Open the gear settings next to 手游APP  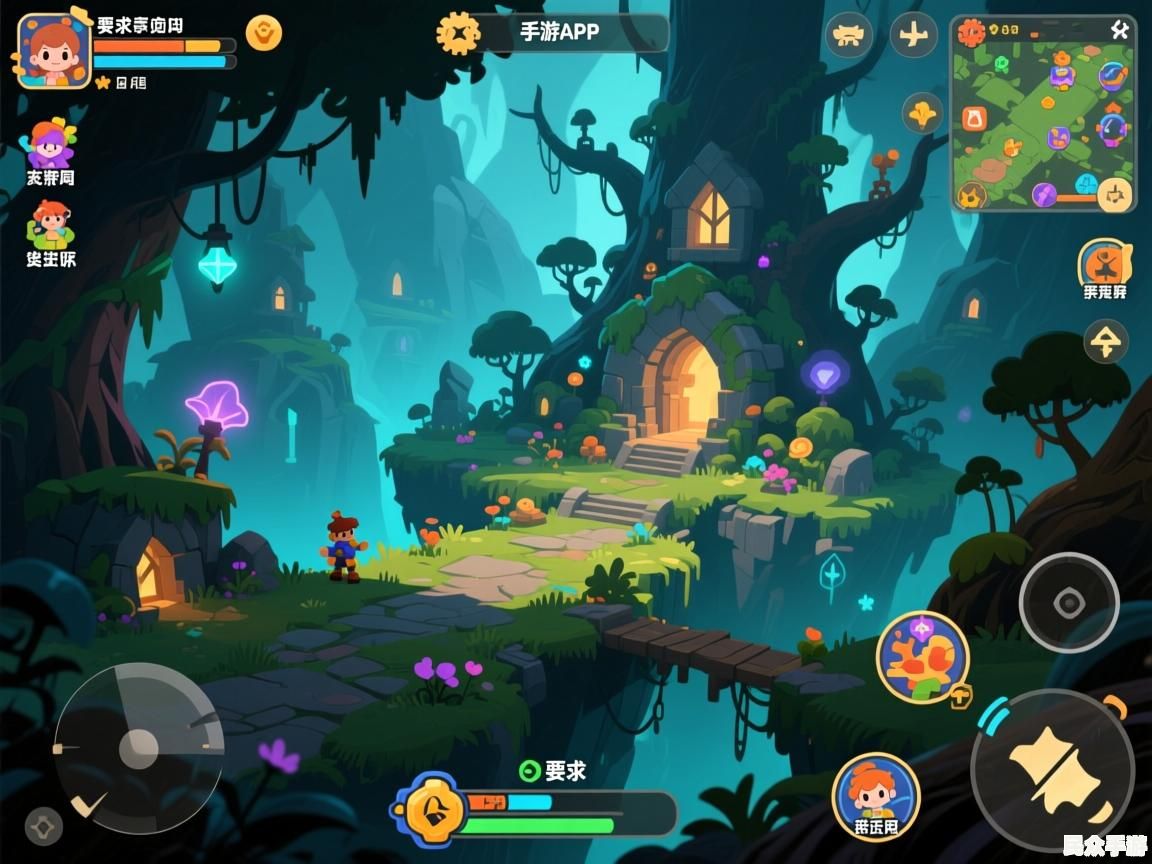(458, 33)
